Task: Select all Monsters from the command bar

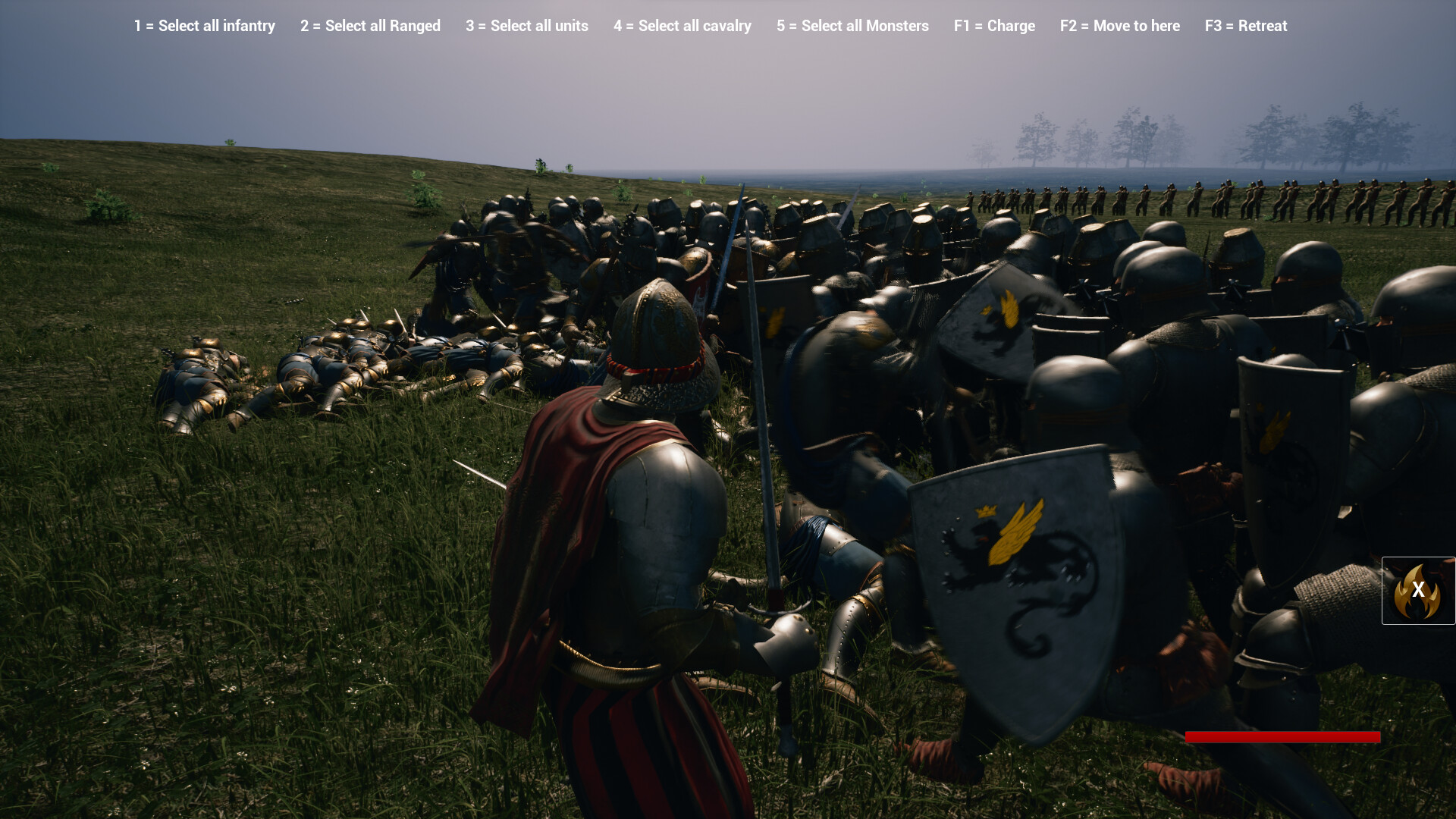Action: (x=852, y=26)
